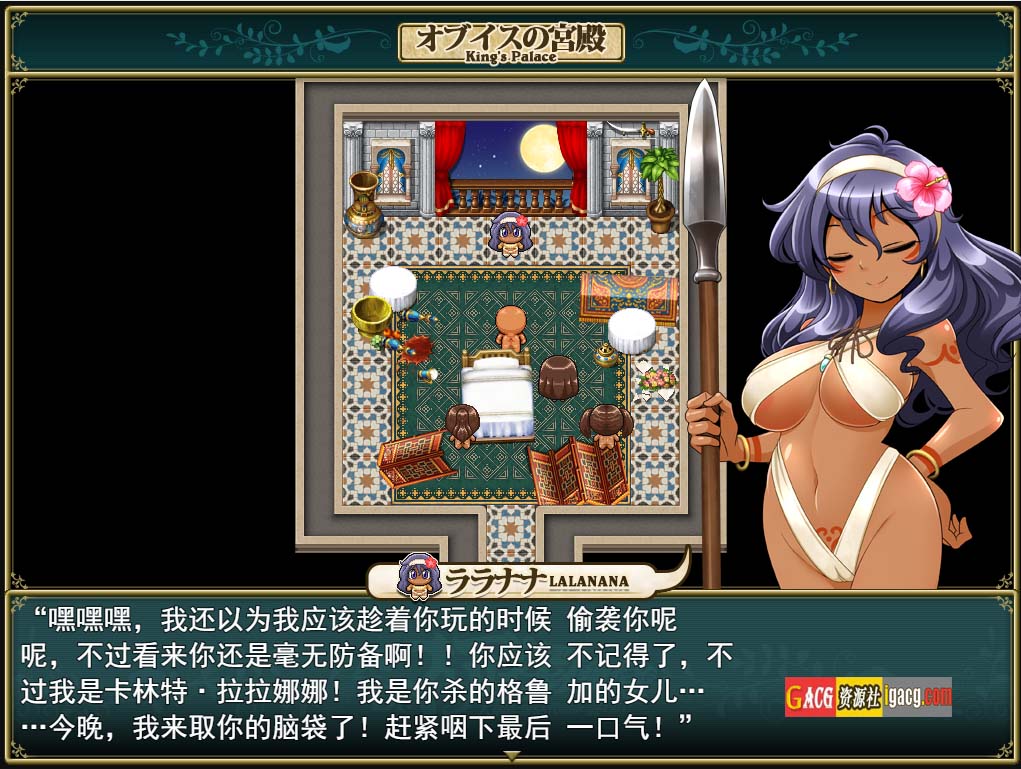Image resolution: width=1021 pixels, height=769 pixels.
Task: Click the dialogue continue arrow indicator
Action: pos(511,756)
